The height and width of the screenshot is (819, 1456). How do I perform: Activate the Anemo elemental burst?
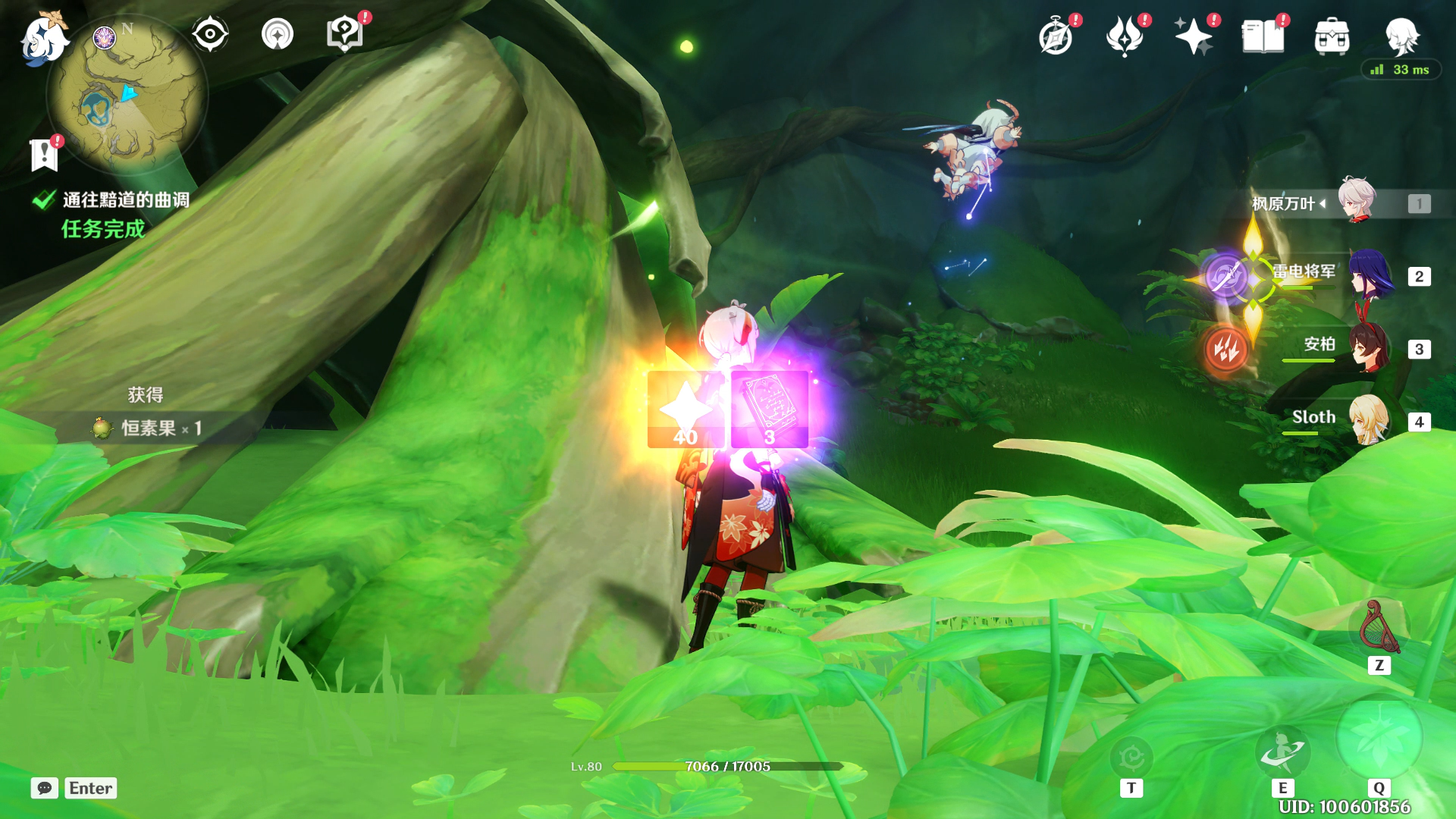1379,739
